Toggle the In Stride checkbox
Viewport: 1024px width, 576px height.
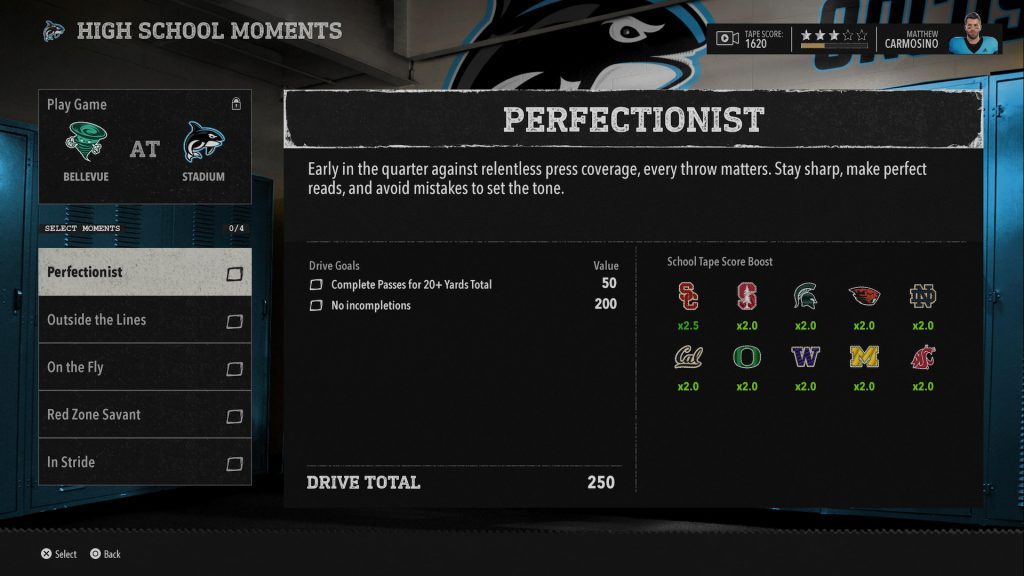click(235, 463)
